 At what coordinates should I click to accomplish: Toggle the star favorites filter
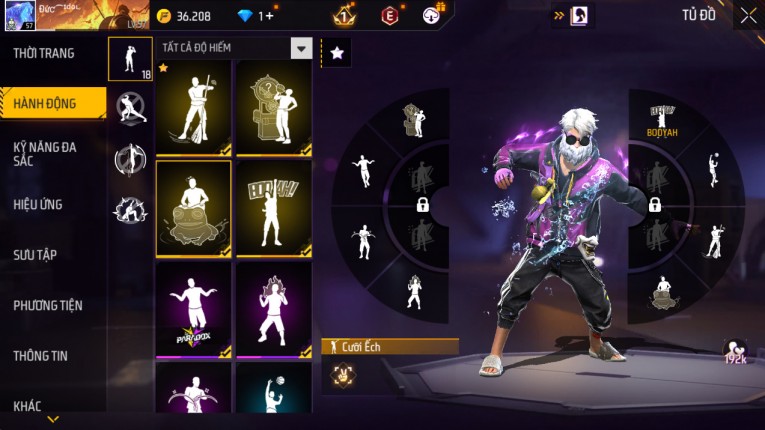click(x=337, y=53)
